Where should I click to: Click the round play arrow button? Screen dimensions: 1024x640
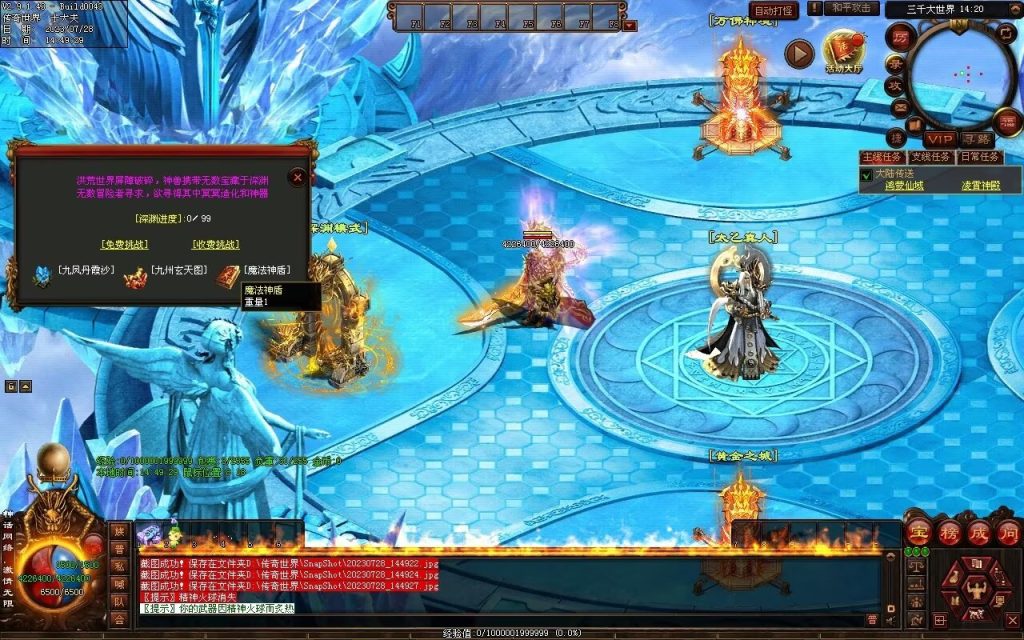798,53
